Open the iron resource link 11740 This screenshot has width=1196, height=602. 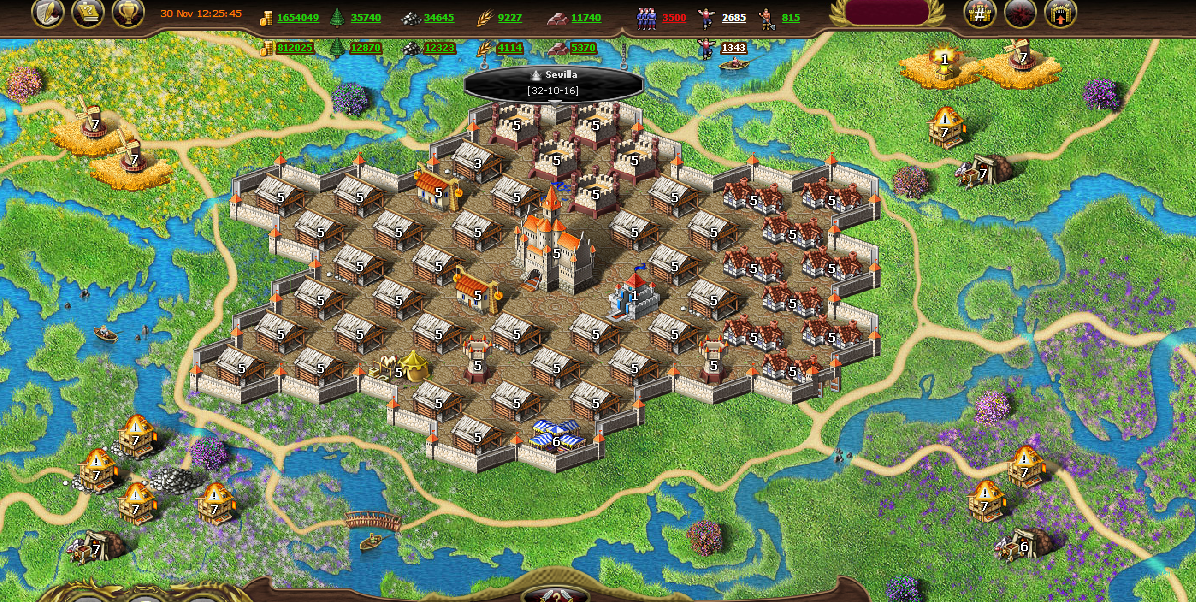(x=586, y=18)
